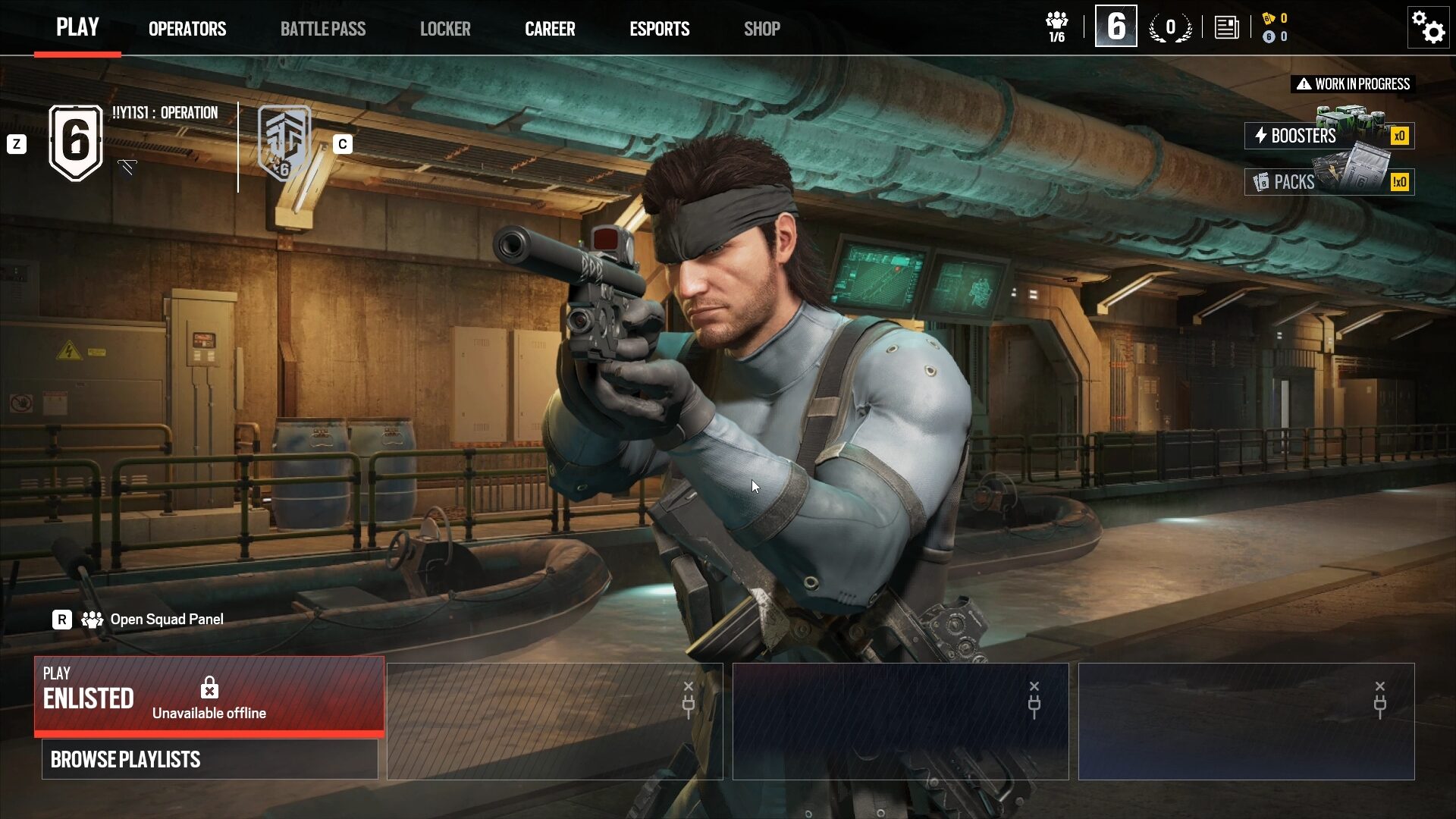1456x819 pixels.
Task: Open the player profile shield marked with Z
Action: tap(74, 141)
